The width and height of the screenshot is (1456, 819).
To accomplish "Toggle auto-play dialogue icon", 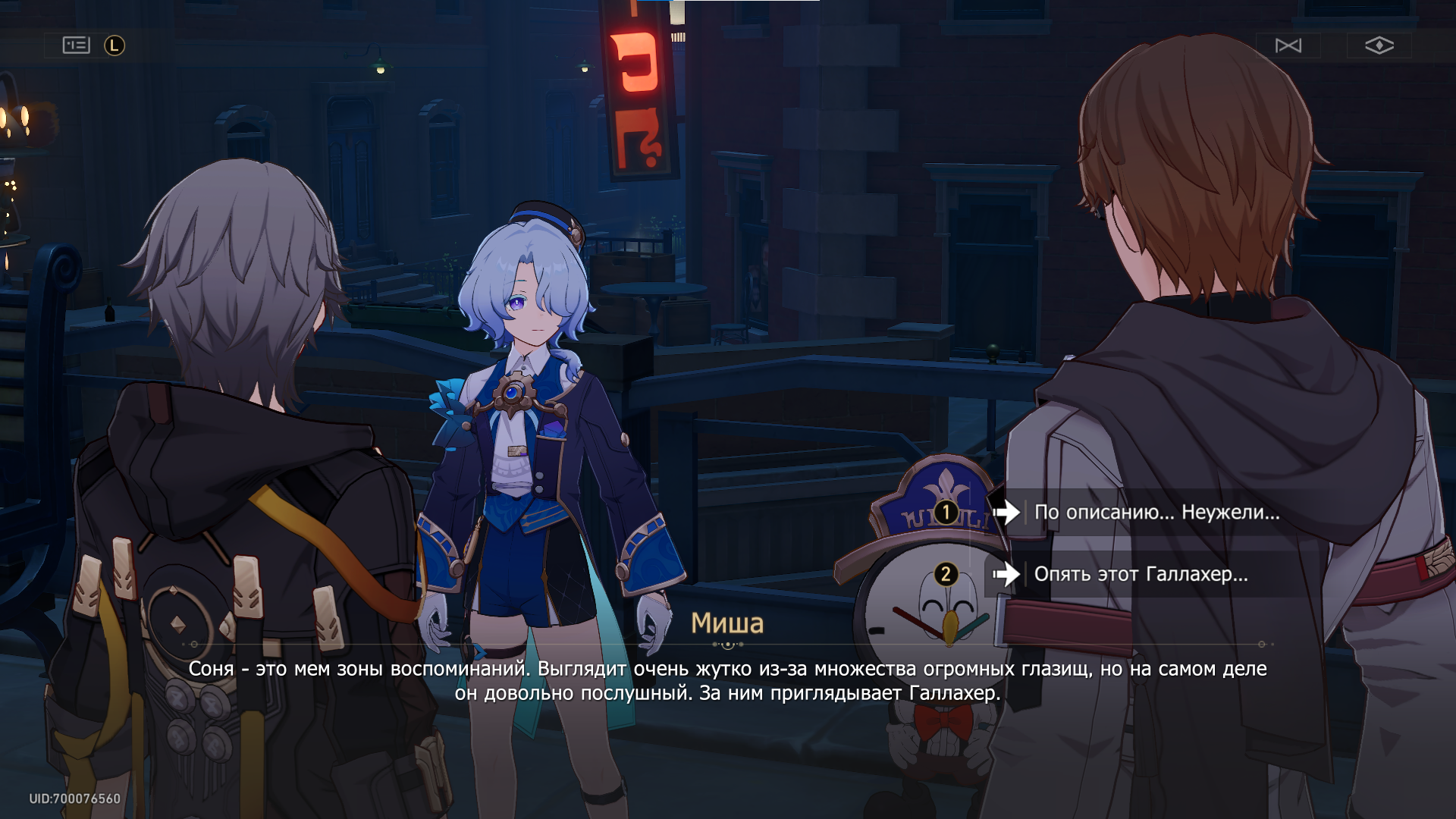I will click(1288, 45).
